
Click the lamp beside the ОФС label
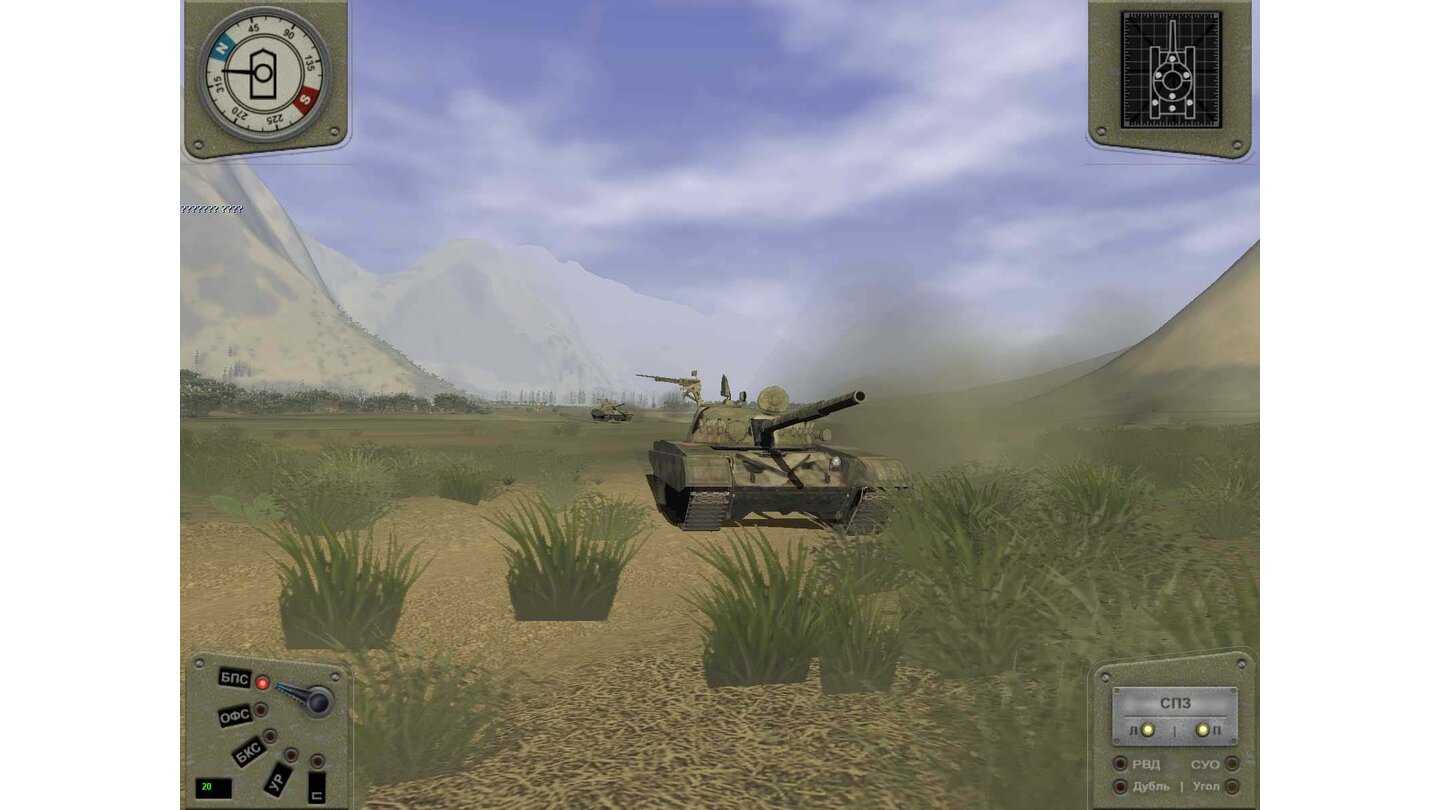260,711
